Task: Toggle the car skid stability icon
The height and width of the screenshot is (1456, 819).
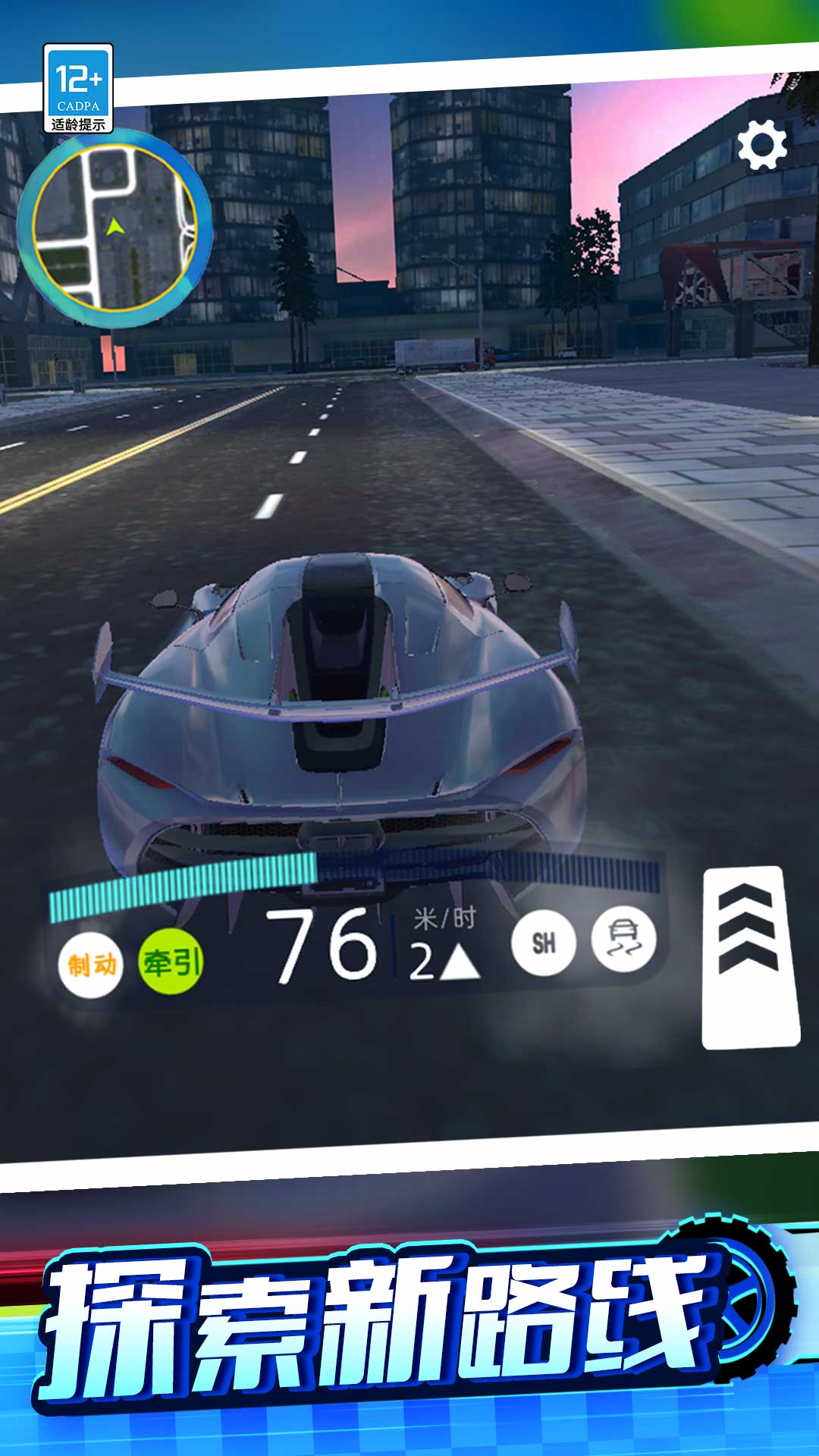Action: pos(623,941)
